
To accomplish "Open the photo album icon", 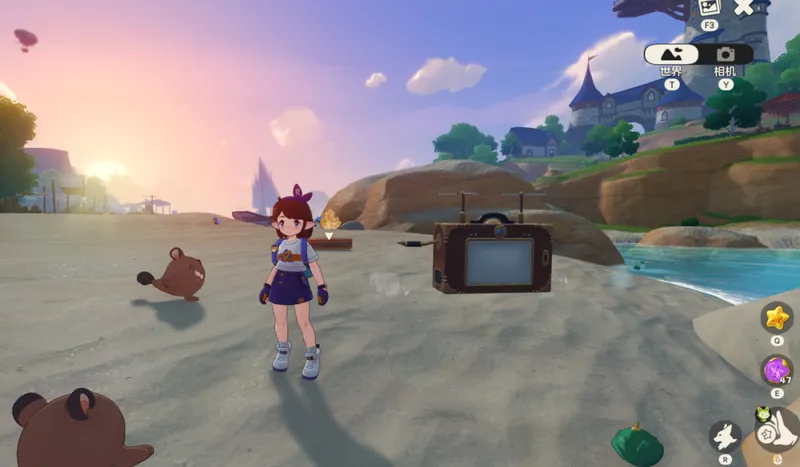I will 710,7.
